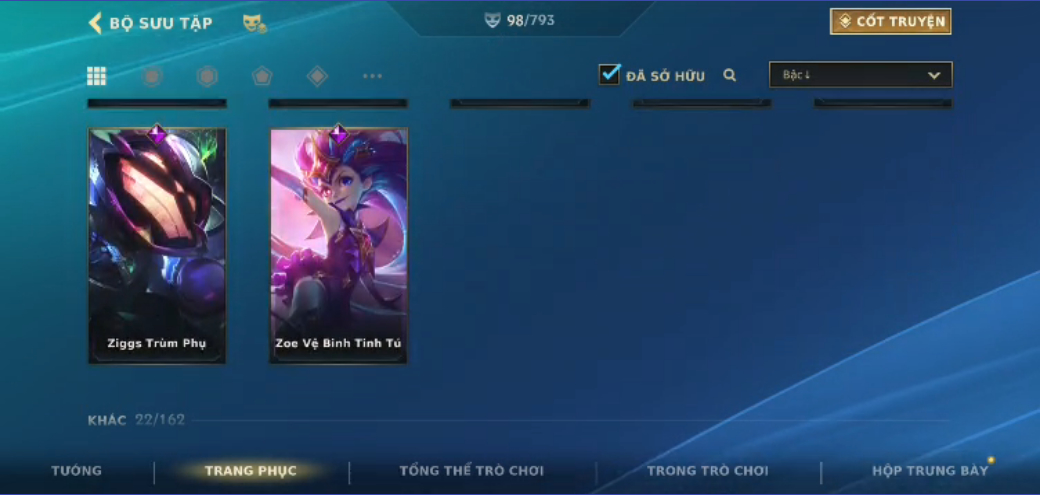Open the Tổng Thể Trò Chơi tab

pyautogui.click(x=472, y=471)
